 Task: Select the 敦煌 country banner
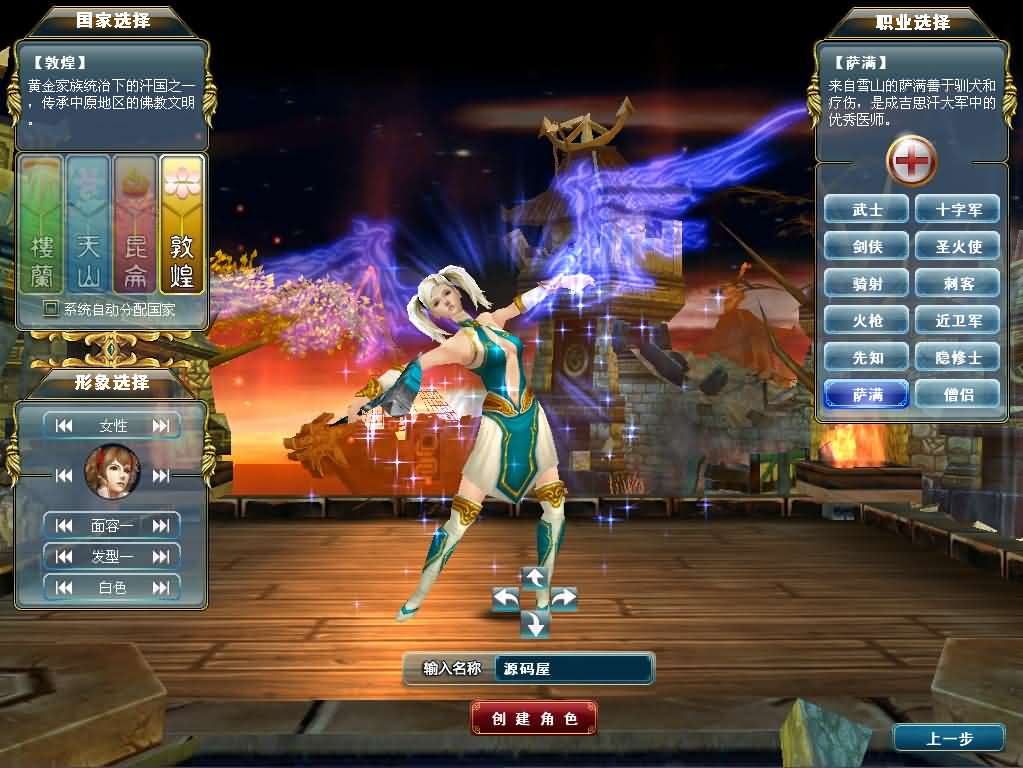182,224
